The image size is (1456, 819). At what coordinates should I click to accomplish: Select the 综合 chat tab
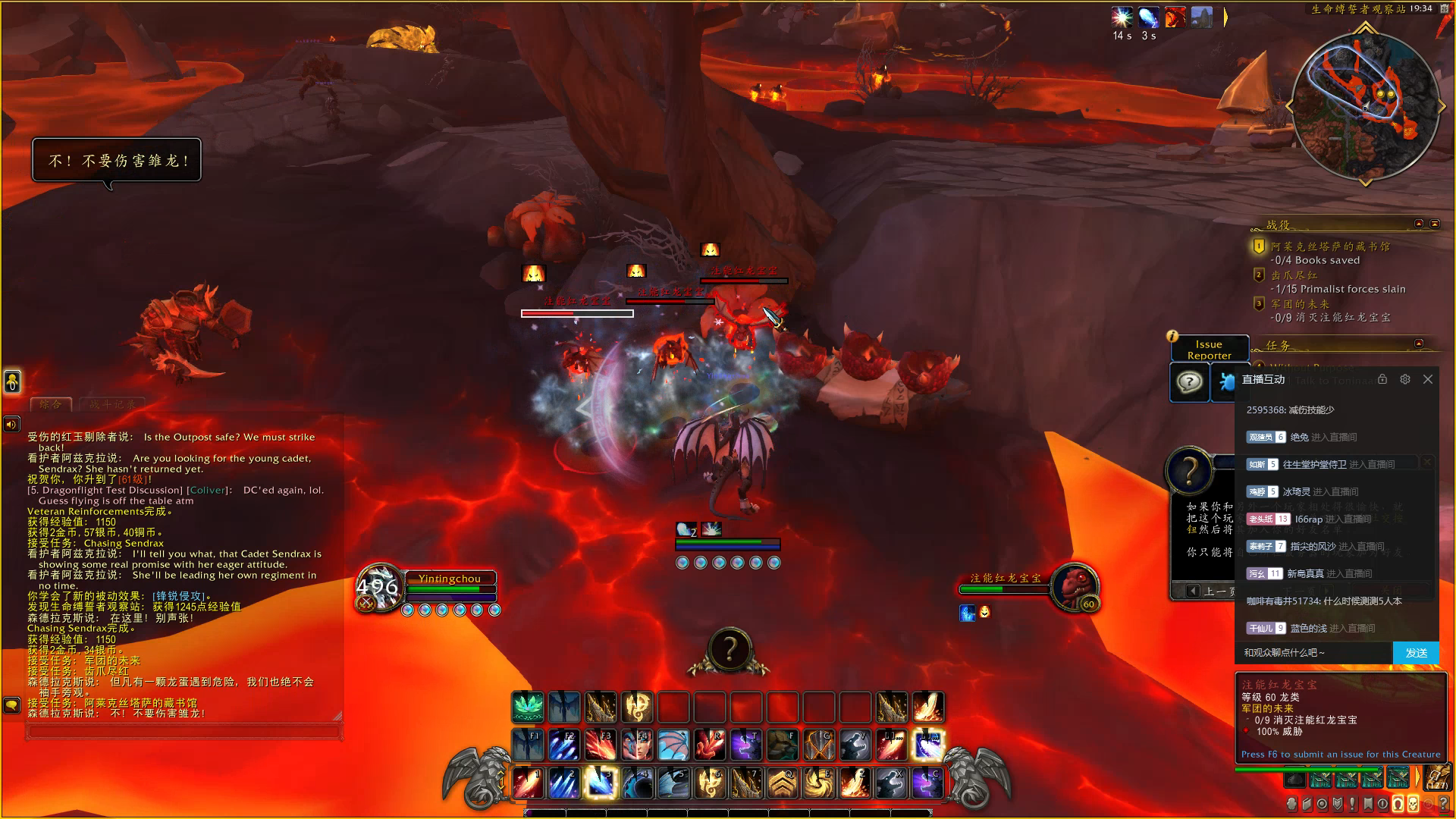click(51, 404)
